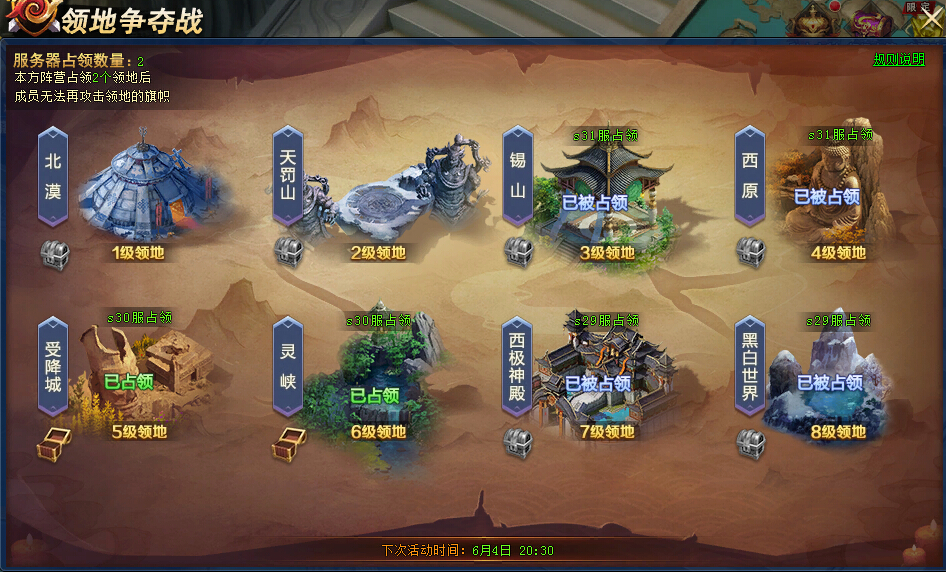Click the silver chest under 锡山
The width and height of the screenshot is (946, 572).
point(517,252)
